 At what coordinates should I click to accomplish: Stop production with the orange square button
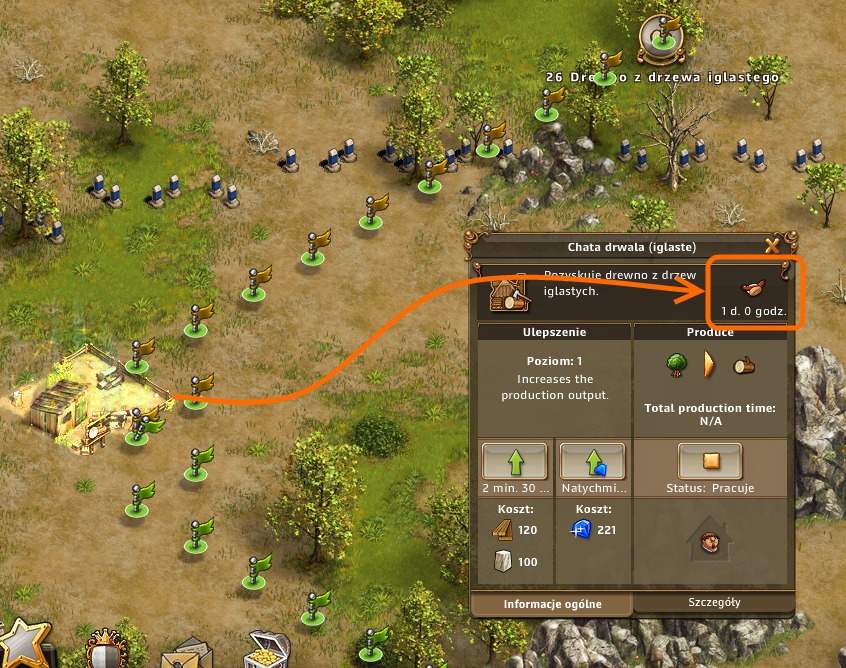[709, 461]
